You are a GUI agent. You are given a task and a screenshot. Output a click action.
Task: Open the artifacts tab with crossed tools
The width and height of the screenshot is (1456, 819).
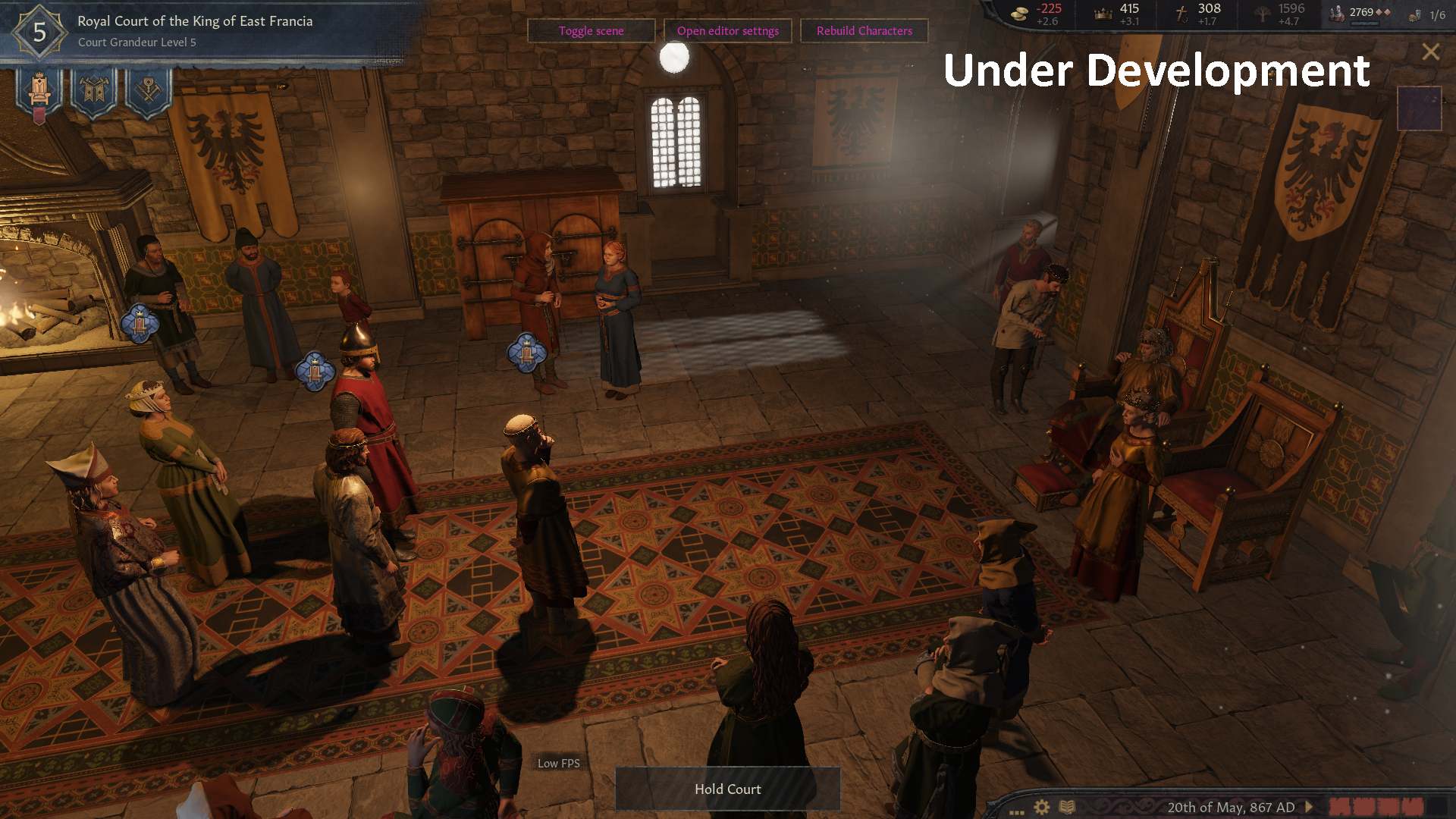pyautogui.click(x=149, y=93)
